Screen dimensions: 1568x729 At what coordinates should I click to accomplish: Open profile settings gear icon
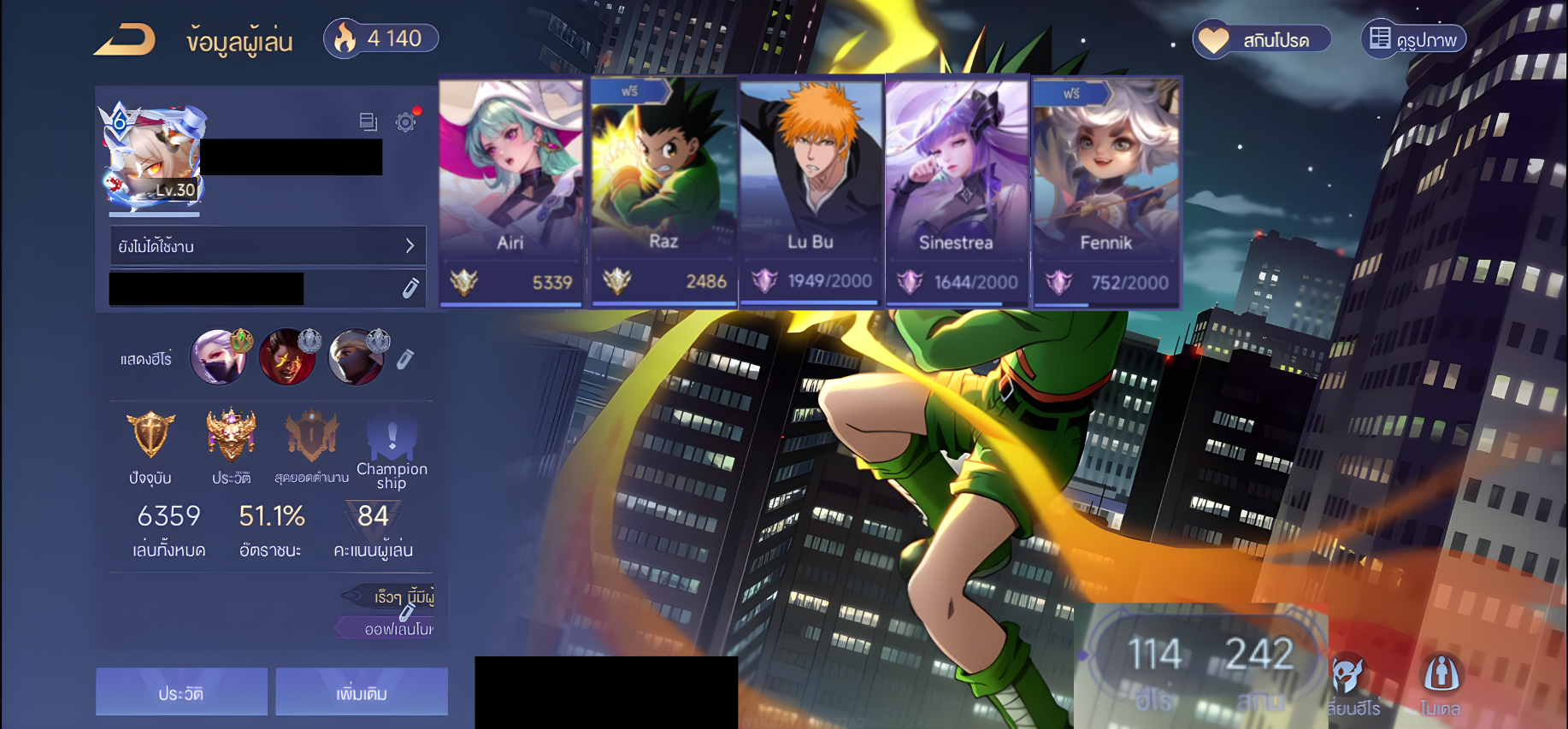(x=406, y=122)
